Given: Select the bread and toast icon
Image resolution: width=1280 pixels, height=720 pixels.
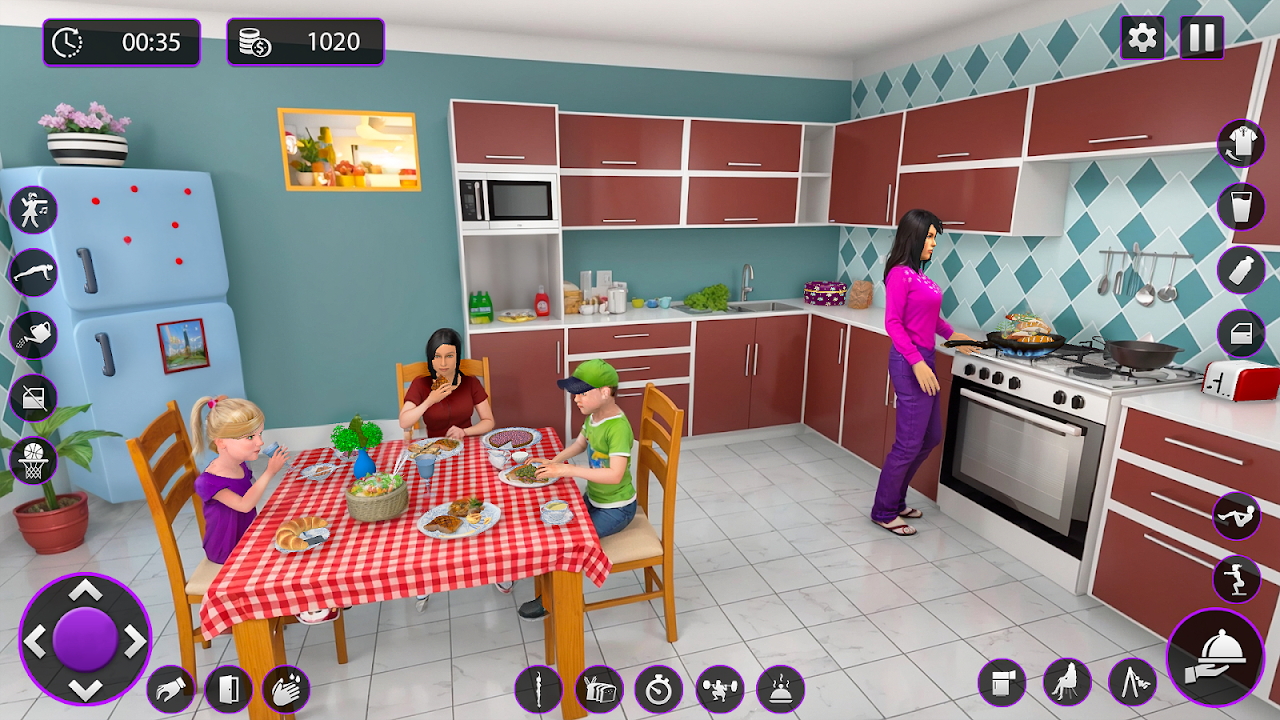Looking at the screenshot, I should (599, 689).
